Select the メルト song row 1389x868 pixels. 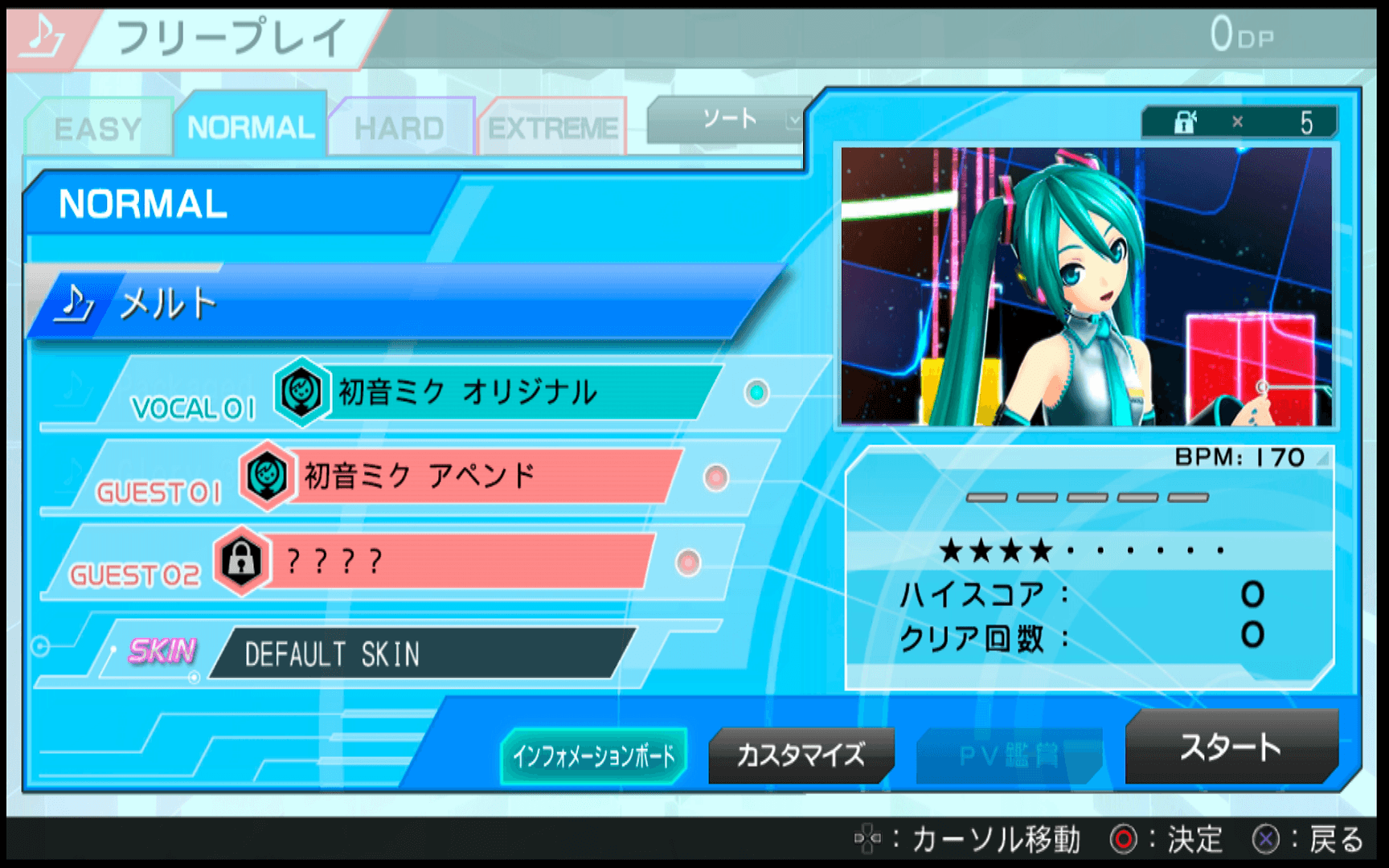pos(402,304)
